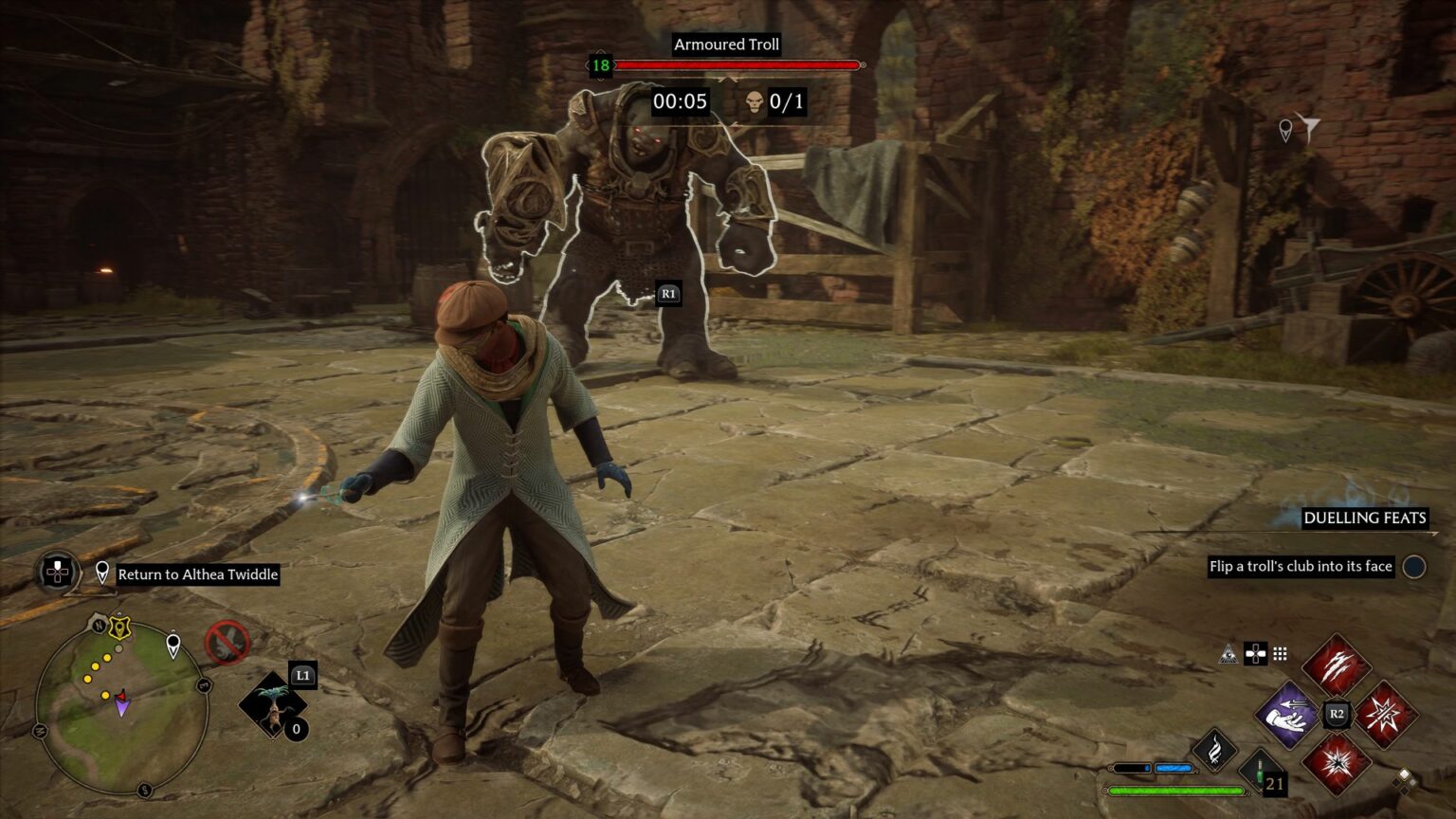
Task: View the troll club duelling feat
Action: pyautogui.click(x=1301, y=567)
